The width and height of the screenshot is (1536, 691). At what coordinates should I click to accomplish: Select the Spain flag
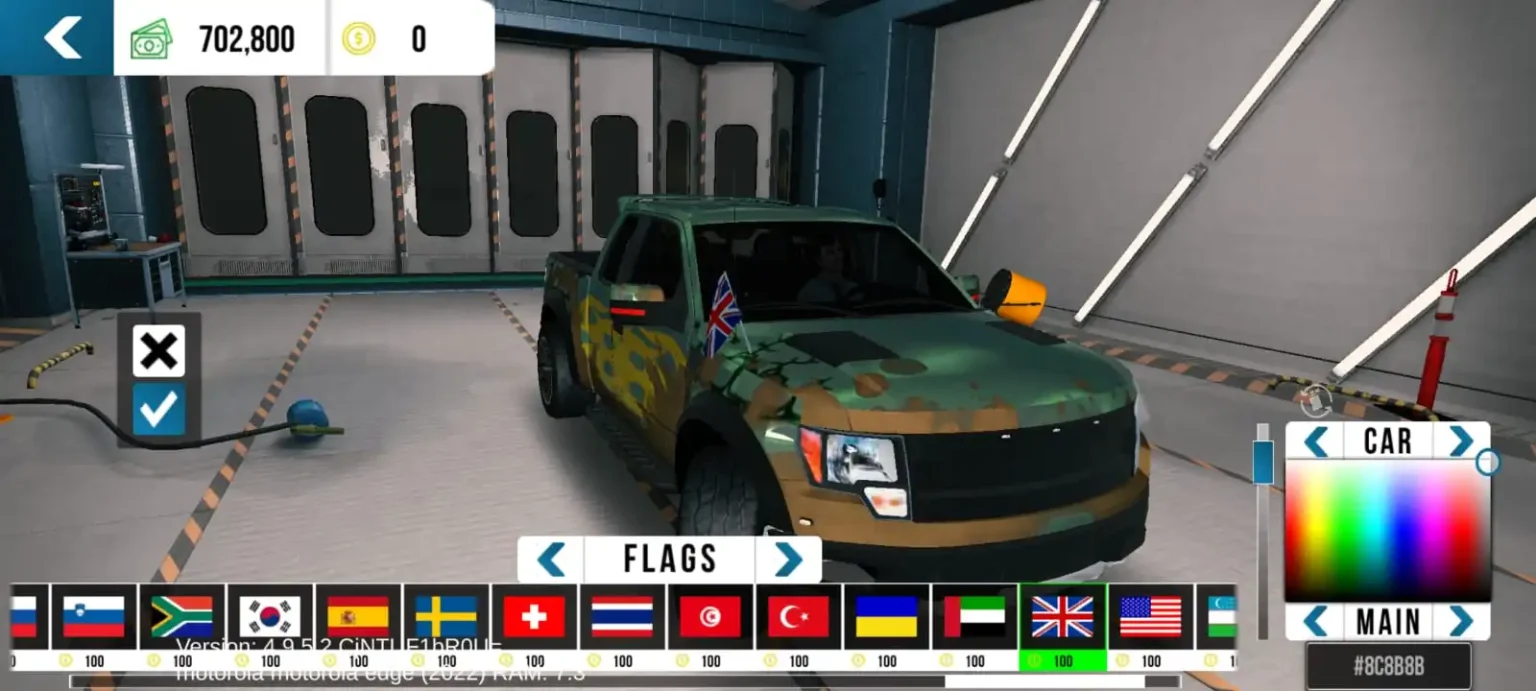358,617
